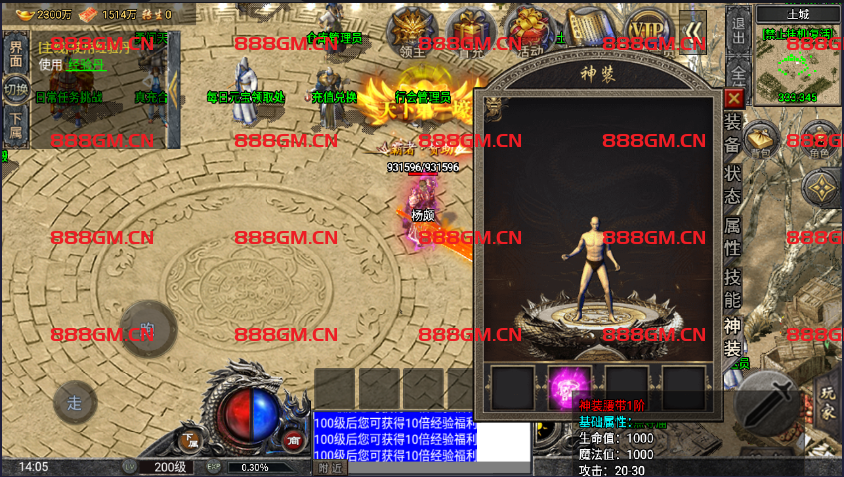Click the 经验丹 quest link
Screen dimensions: 844x477
point(86,64)
